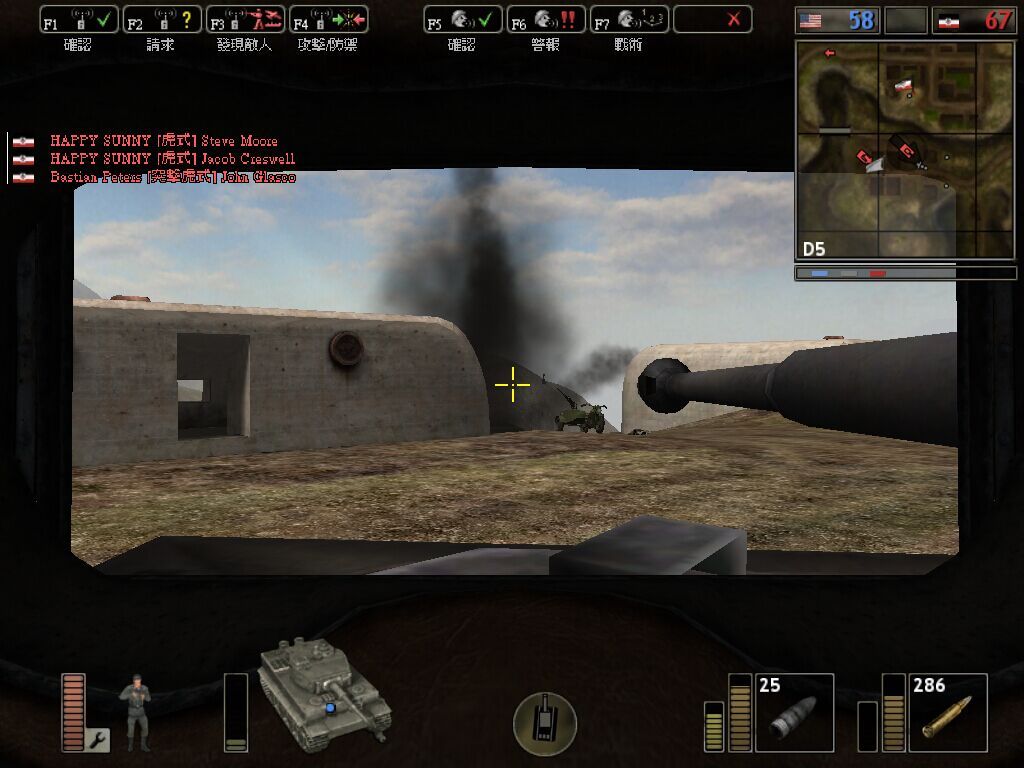Open the F4 attack/defend radio menu

click(x=328, y=20)
